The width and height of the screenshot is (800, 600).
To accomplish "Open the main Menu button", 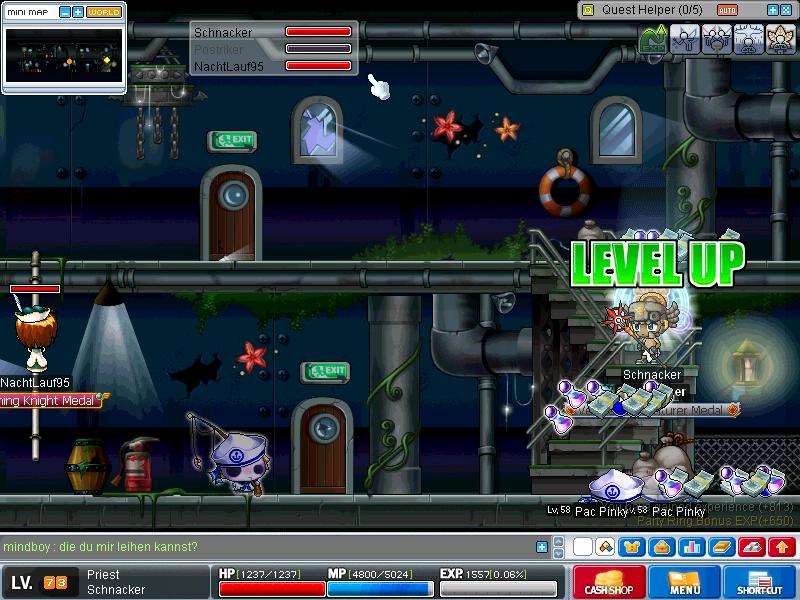I will pos(684,582).
